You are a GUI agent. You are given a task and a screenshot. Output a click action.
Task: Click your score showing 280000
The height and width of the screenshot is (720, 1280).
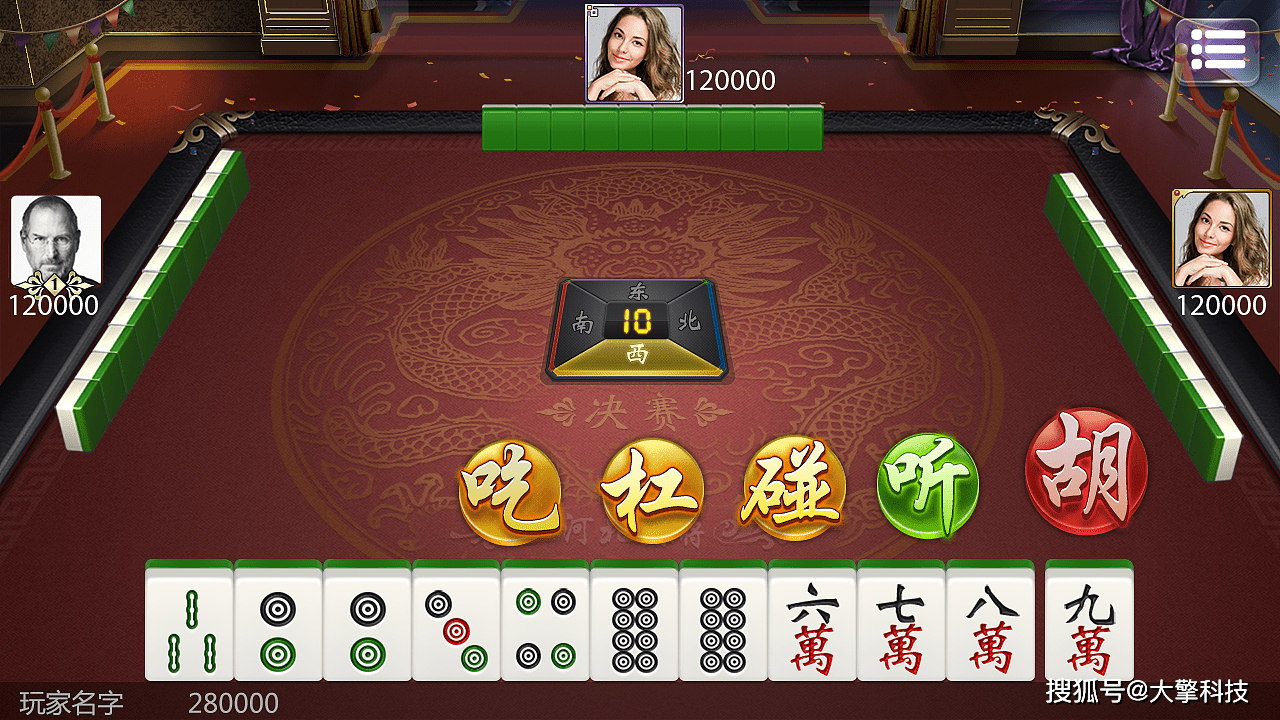click(x=235, y=703)
